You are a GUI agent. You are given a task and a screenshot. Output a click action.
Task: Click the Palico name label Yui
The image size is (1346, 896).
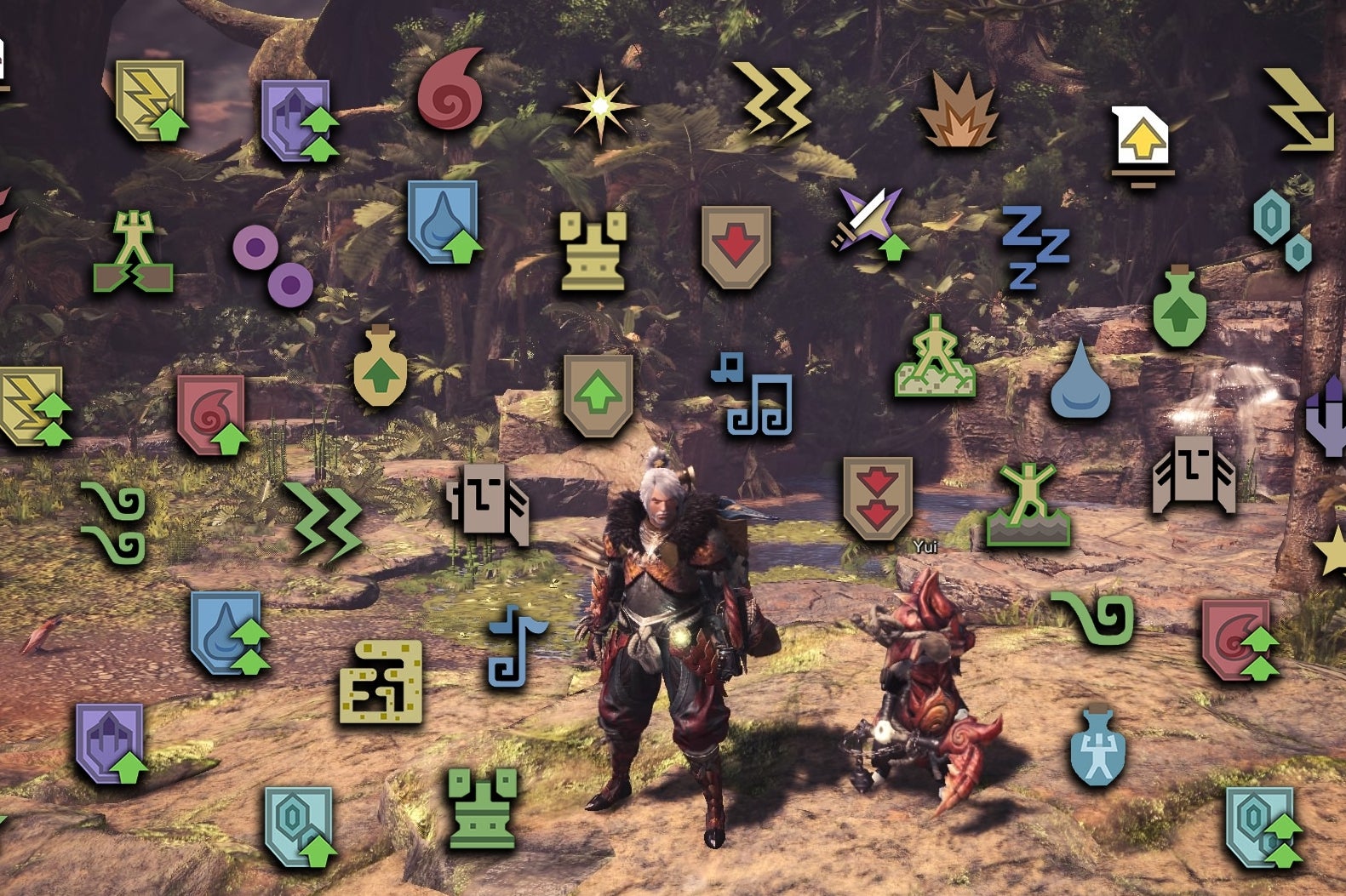point(924,545)
